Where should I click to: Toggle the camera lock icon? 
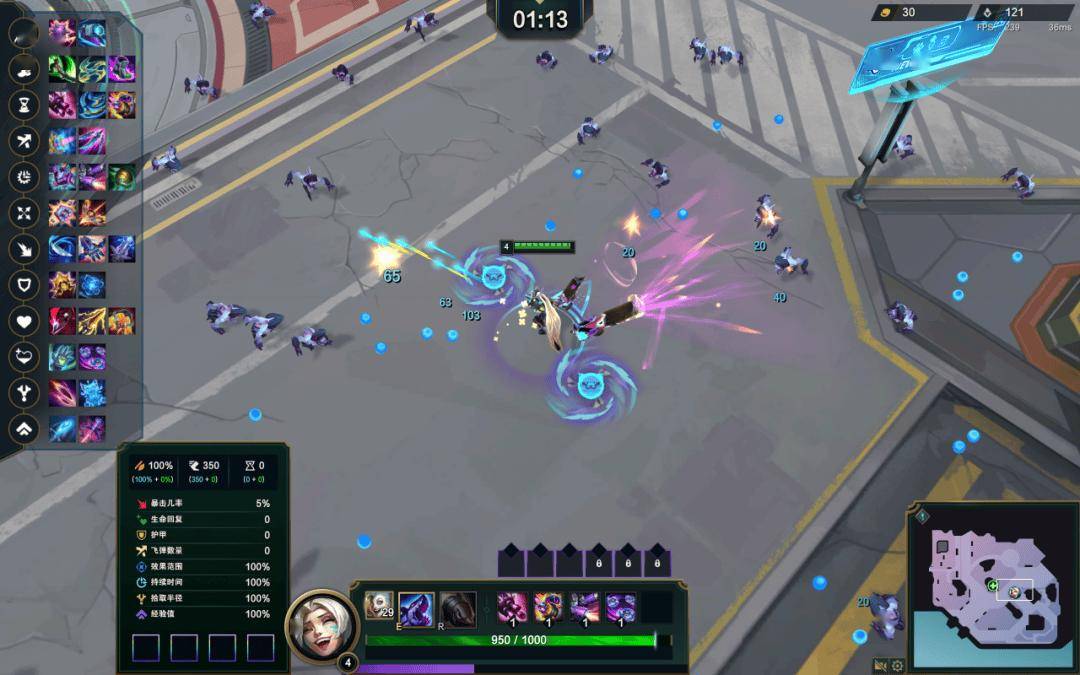pos(880,666)
